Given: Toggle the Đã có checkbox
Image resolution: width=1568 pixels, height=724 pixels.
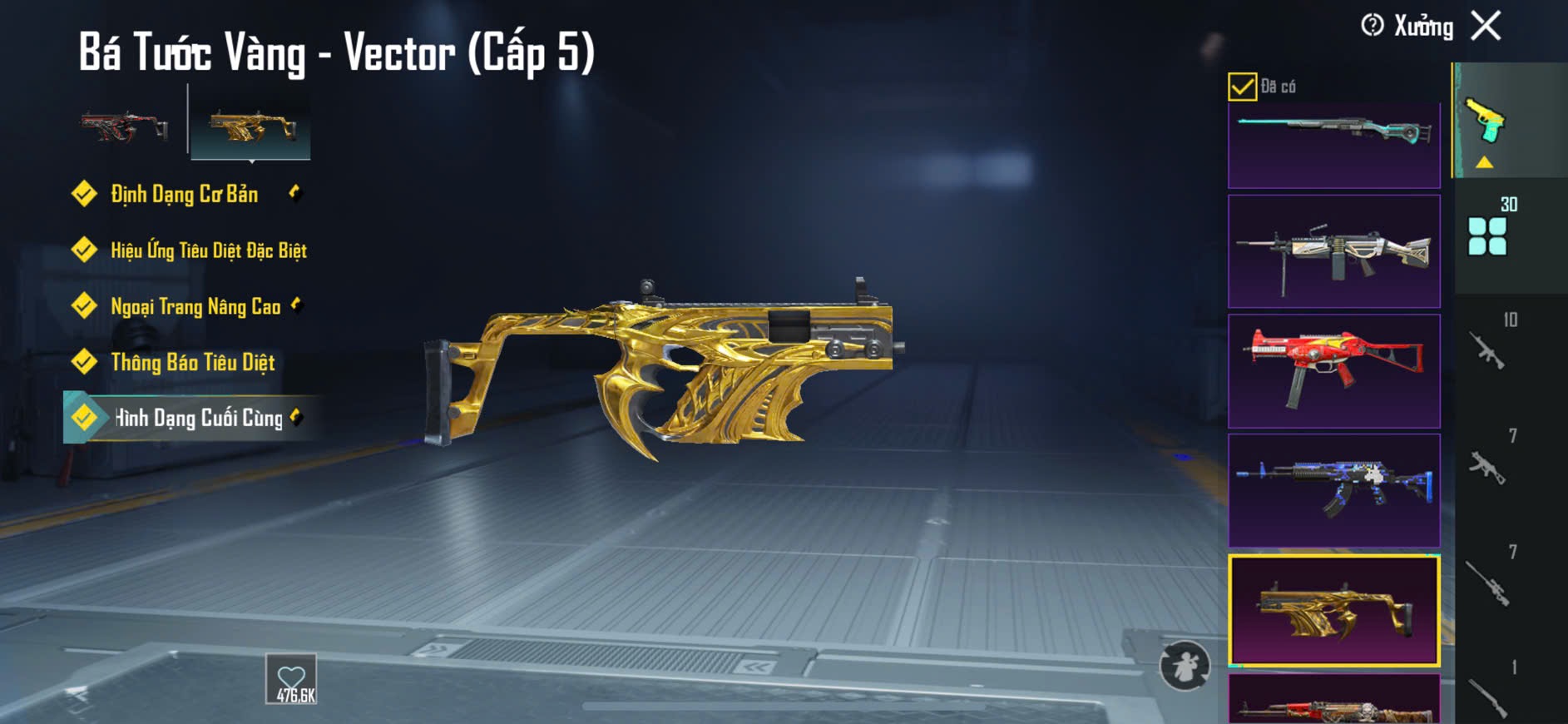Looking at the screenshot, I should [x=1242, y=87].
